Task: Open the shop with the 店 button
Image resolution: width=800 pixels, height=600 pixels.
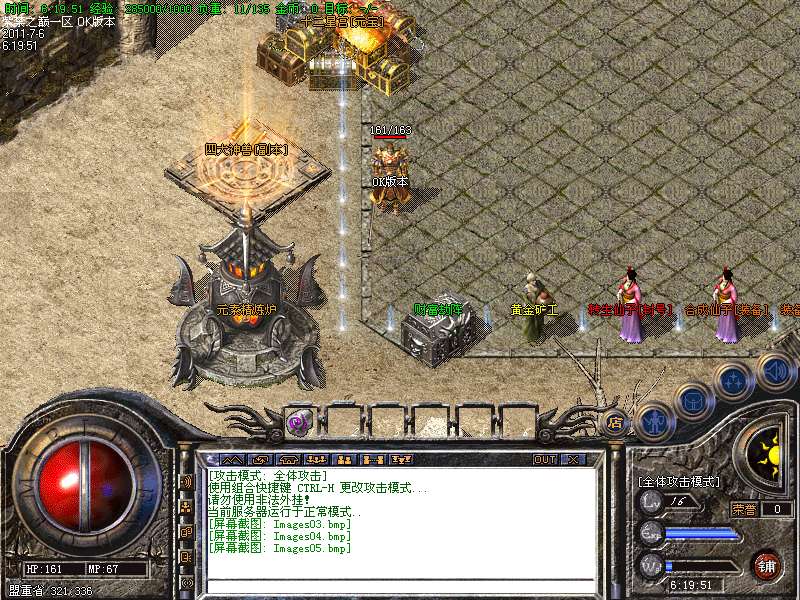Action: pos(615,422)
